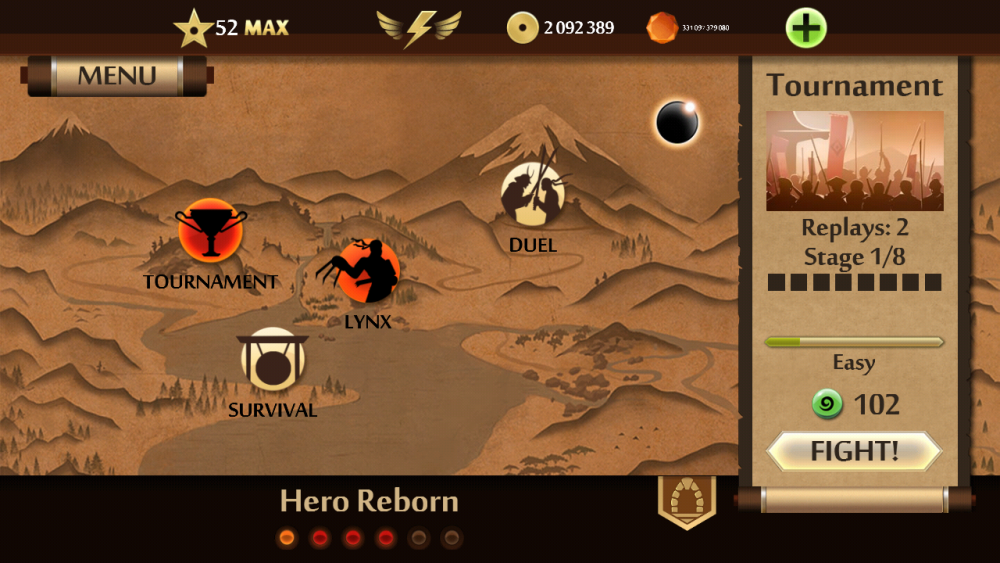Screen dimensions: 1000x563
Task: Open the MENU scroll button
Action: tap(117, 76)
